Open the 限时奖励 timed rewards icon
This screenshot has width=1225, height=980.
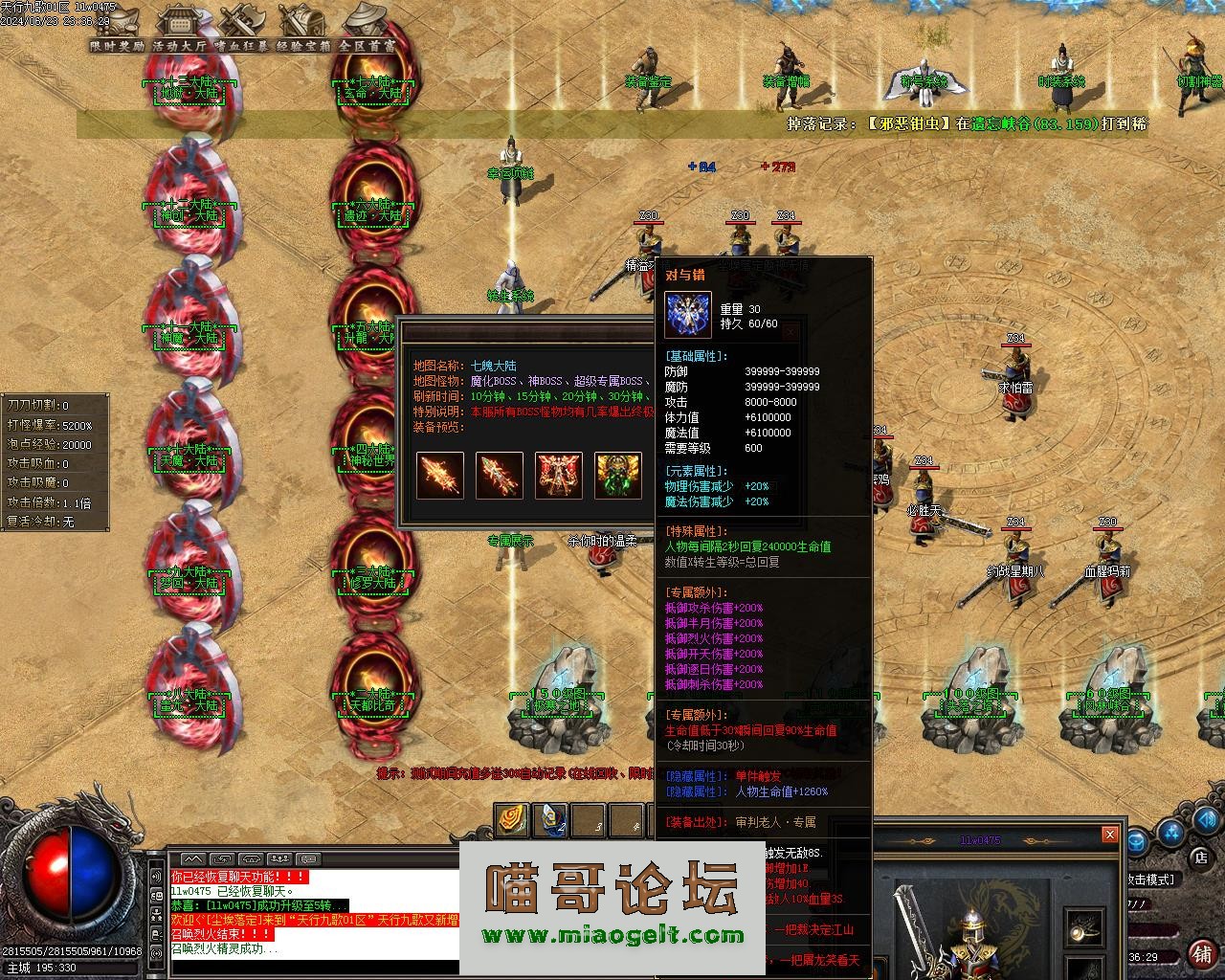pos(117,27)
